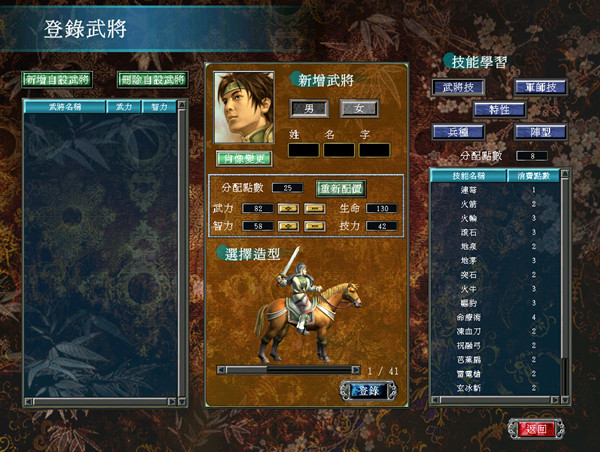The height and width of the screenshot is (452, 600).
Task: Reset point allocation with 重新配置
Action: click(341, 188)
